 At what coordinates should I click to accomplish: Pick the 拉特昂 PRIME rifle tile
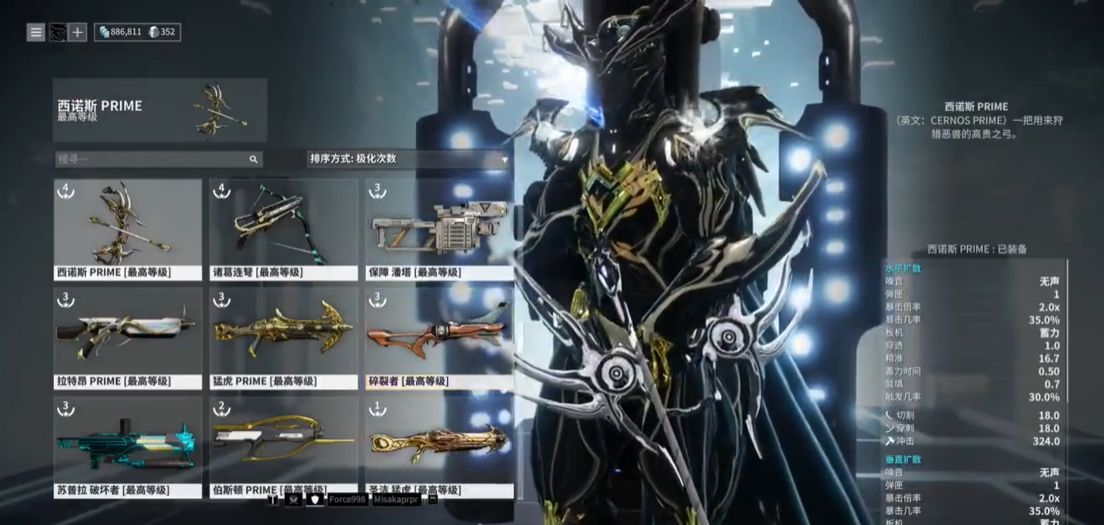127,338
